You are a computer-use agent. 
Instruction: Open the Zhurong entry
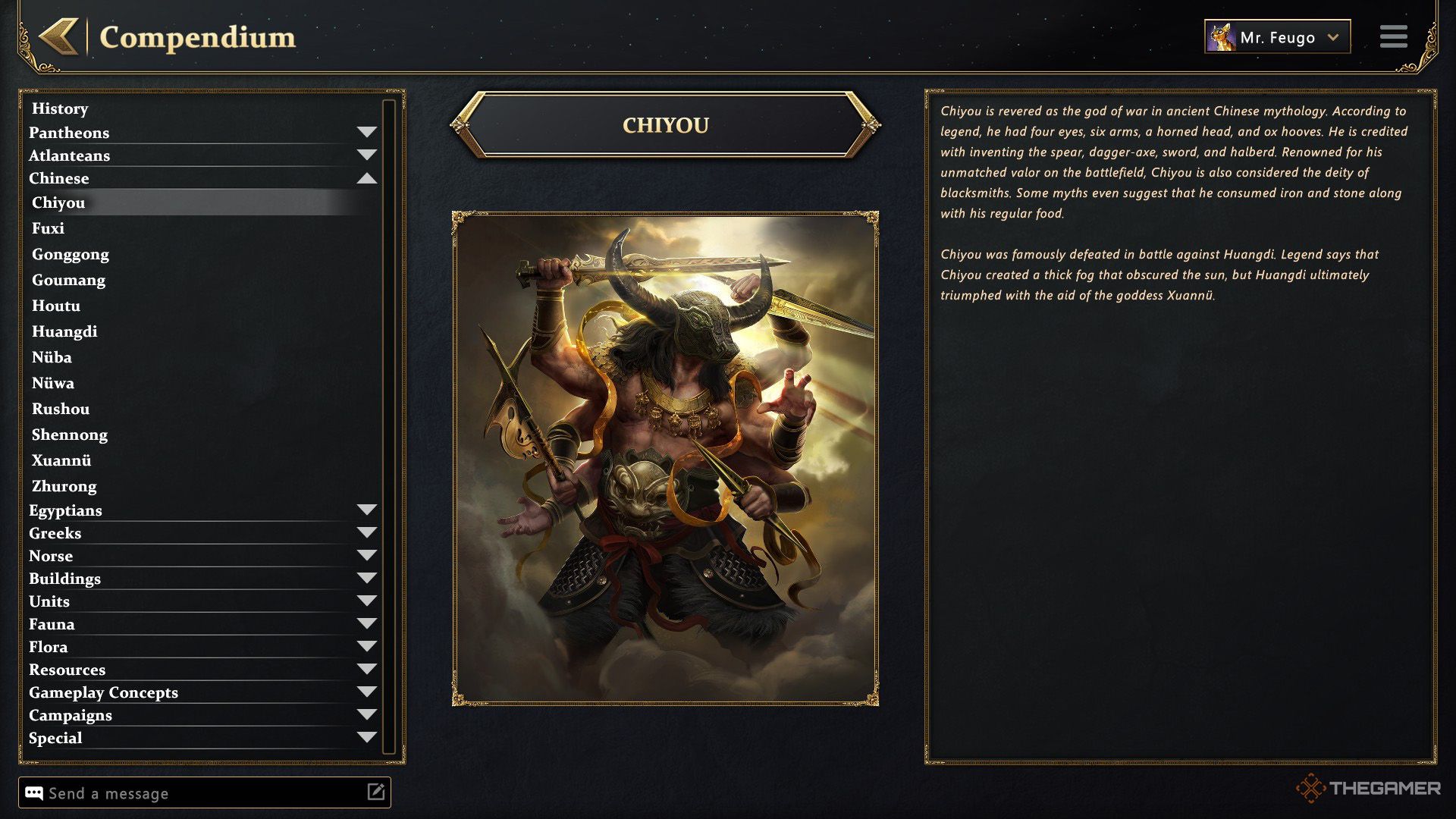[x=64, y=486]
